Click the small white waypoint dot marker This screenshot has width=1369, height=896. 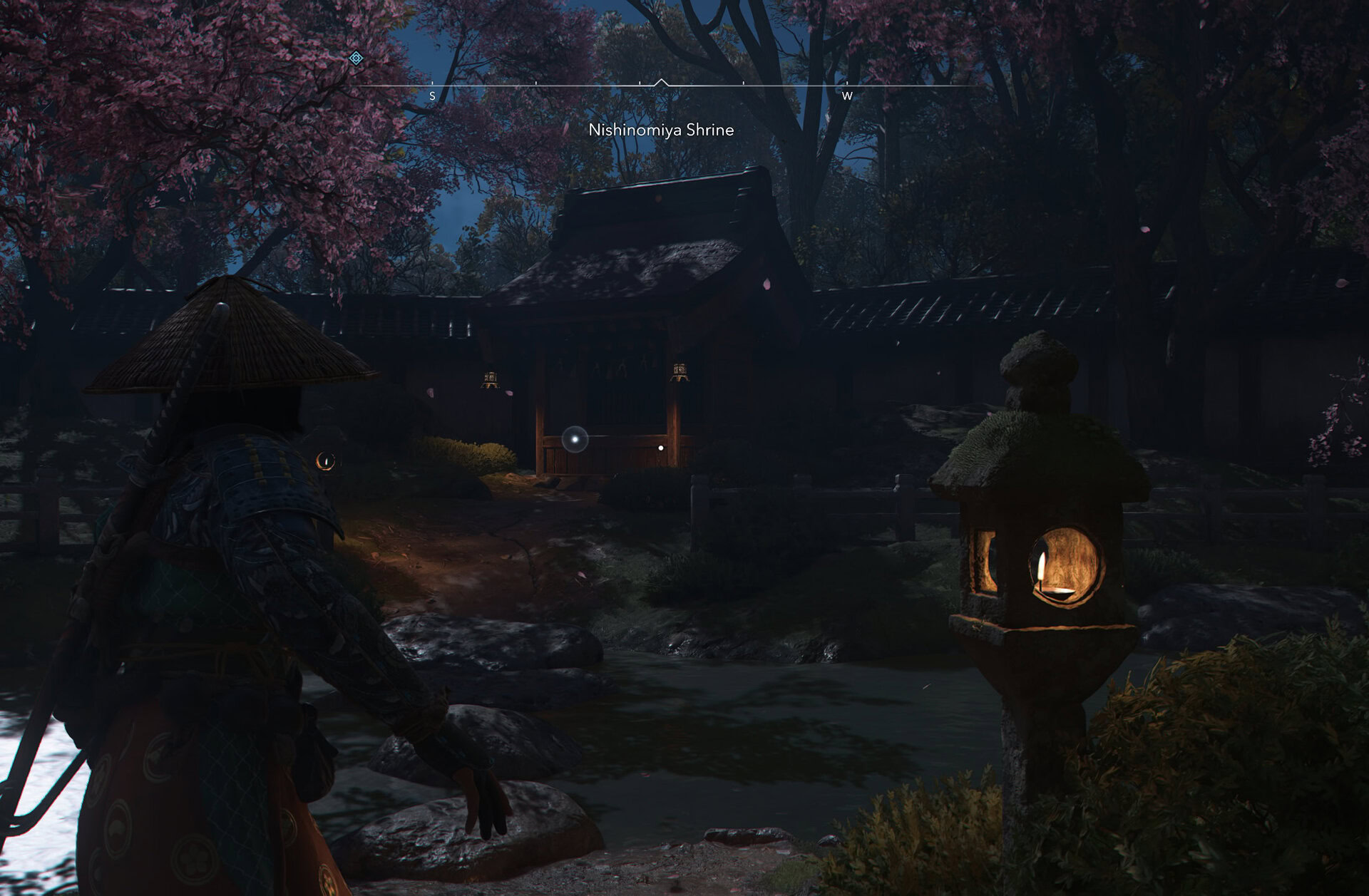pos(660,448)
